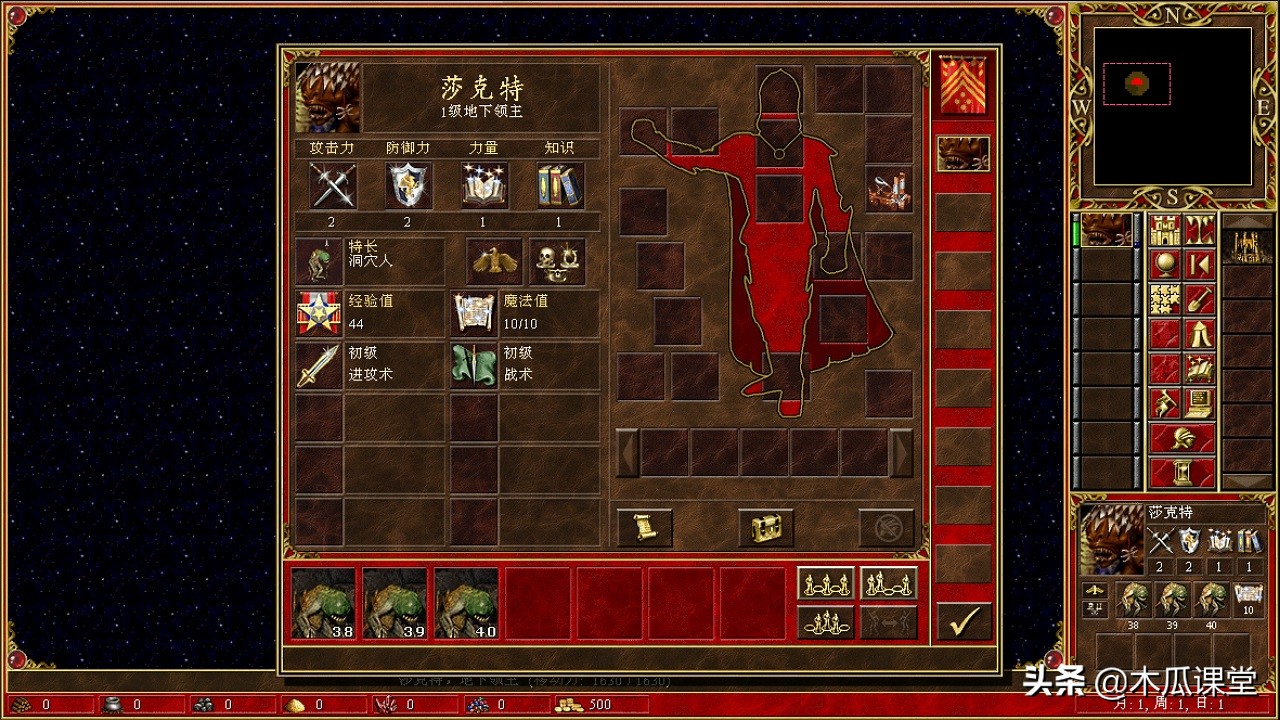
Task: View the sword offense skill
Action: (x=319, y=366)
